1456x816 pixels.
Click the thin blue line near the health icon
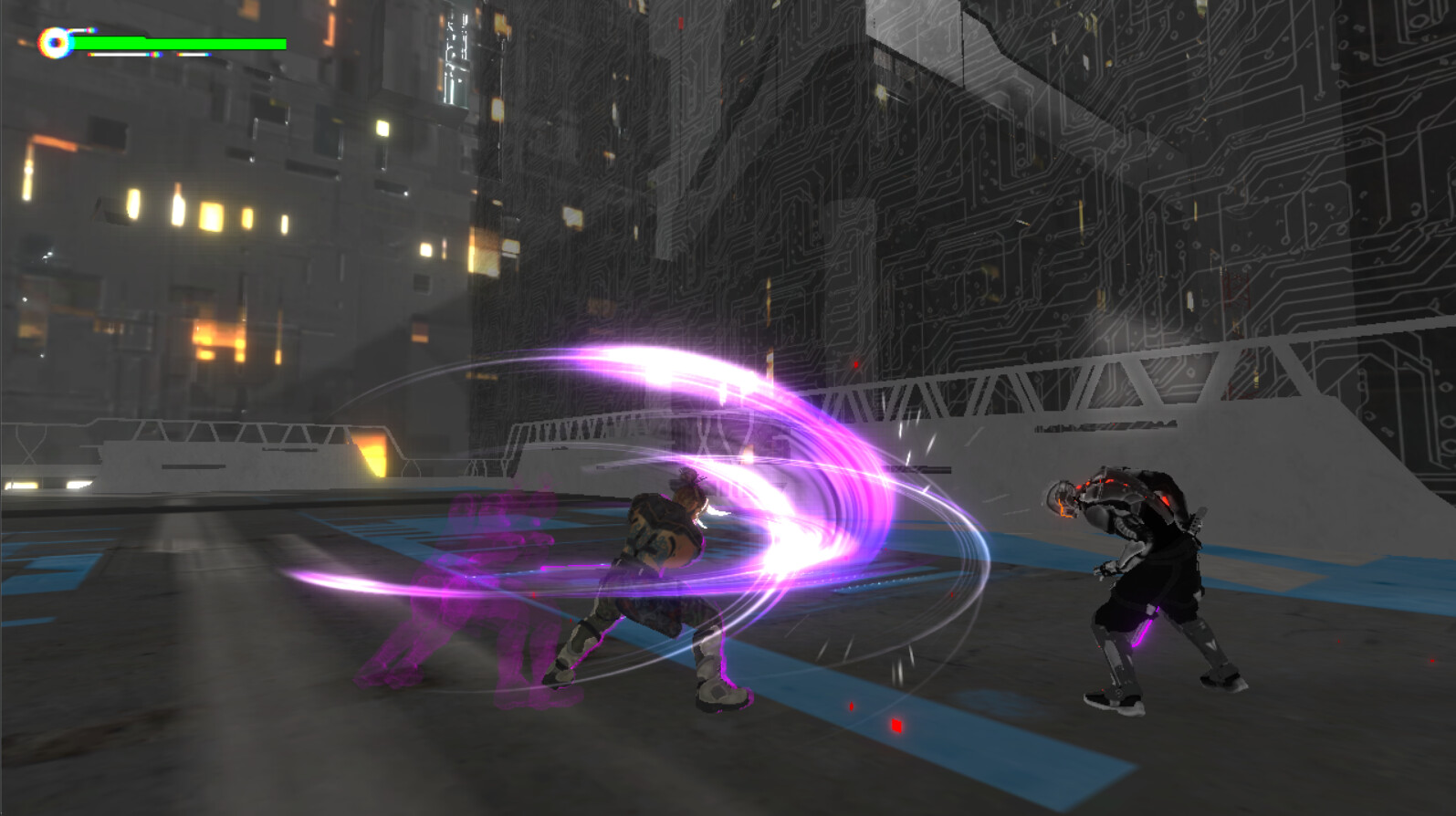coord(84,29)
